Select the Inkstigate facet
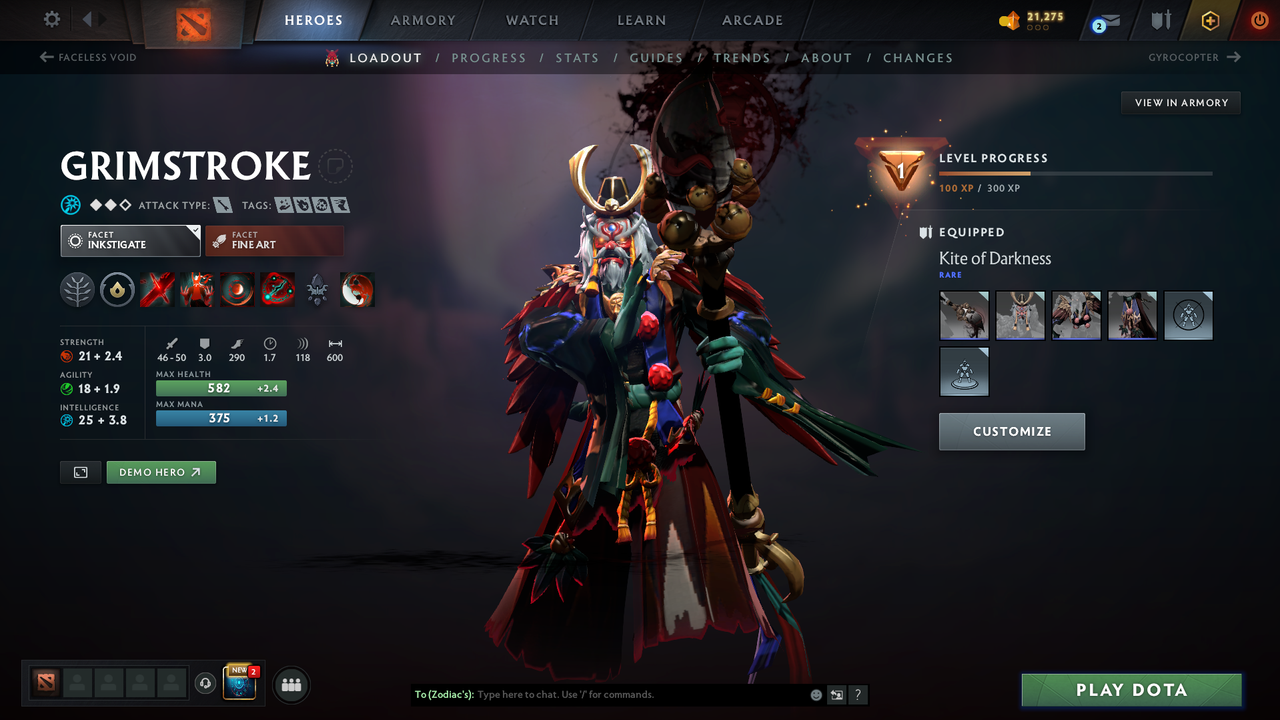This screenshot has width=1280, height=720. pos(130,240)
